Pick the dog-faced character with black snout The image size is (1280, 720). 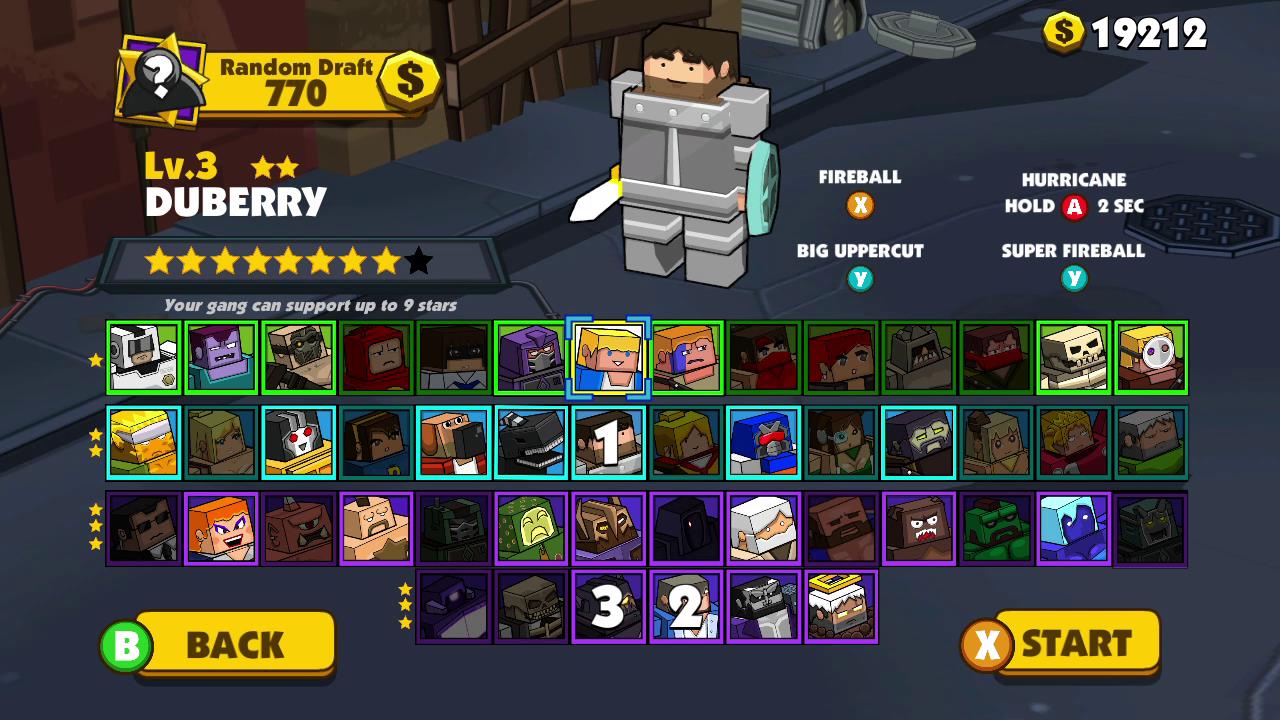pos(453,443)
